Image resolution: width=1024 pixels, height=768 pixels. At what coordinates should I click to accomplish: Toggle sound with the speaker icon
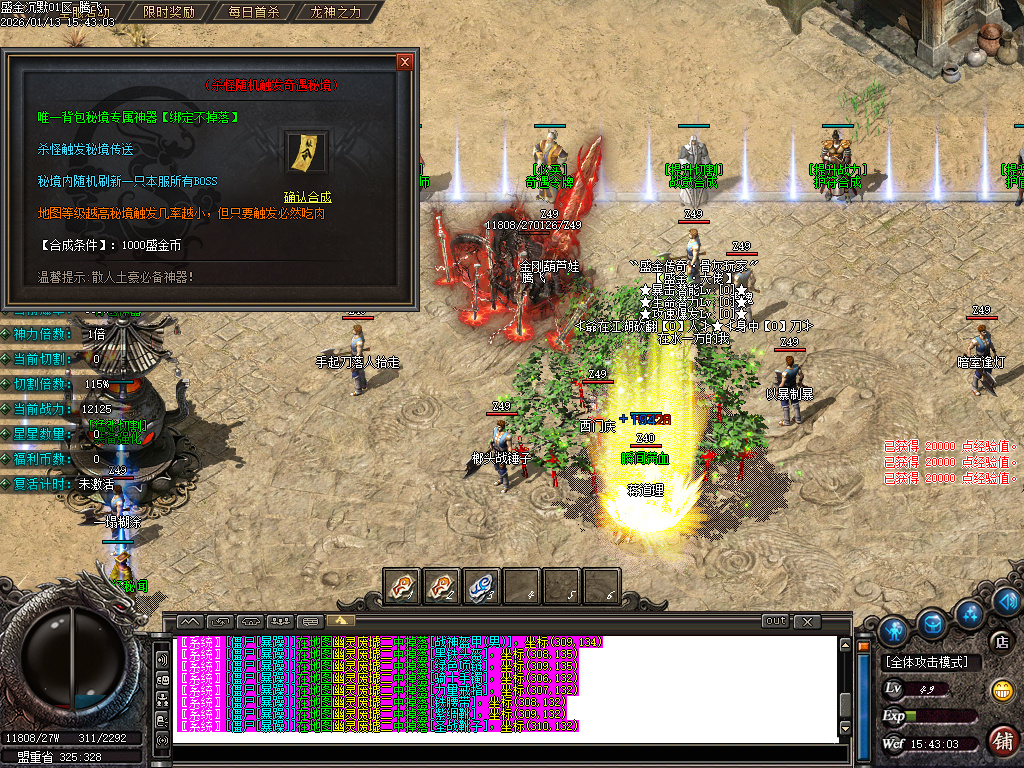pos(1007,600)
